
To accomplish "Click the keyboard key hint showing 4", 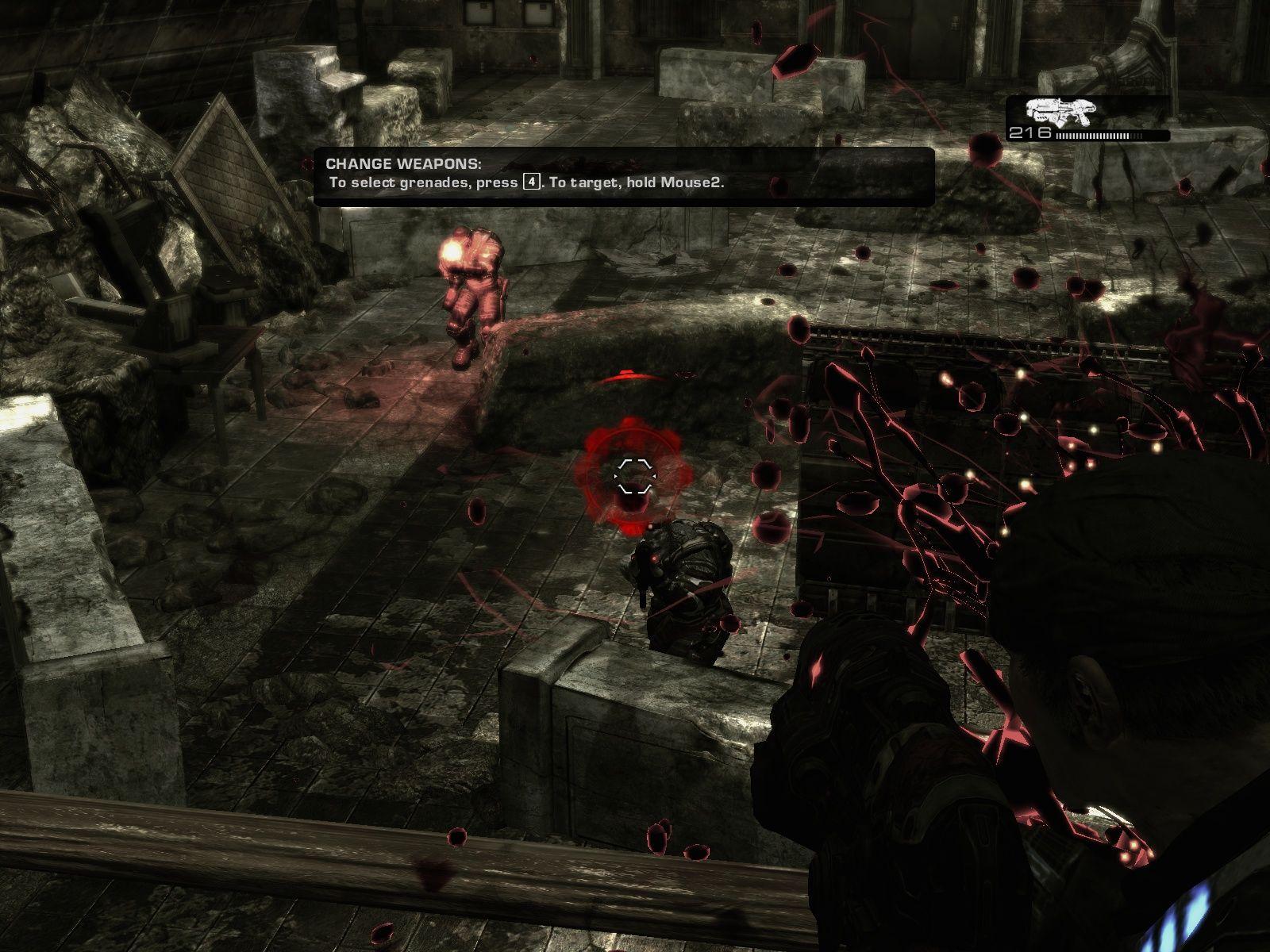I will [530, 182].
